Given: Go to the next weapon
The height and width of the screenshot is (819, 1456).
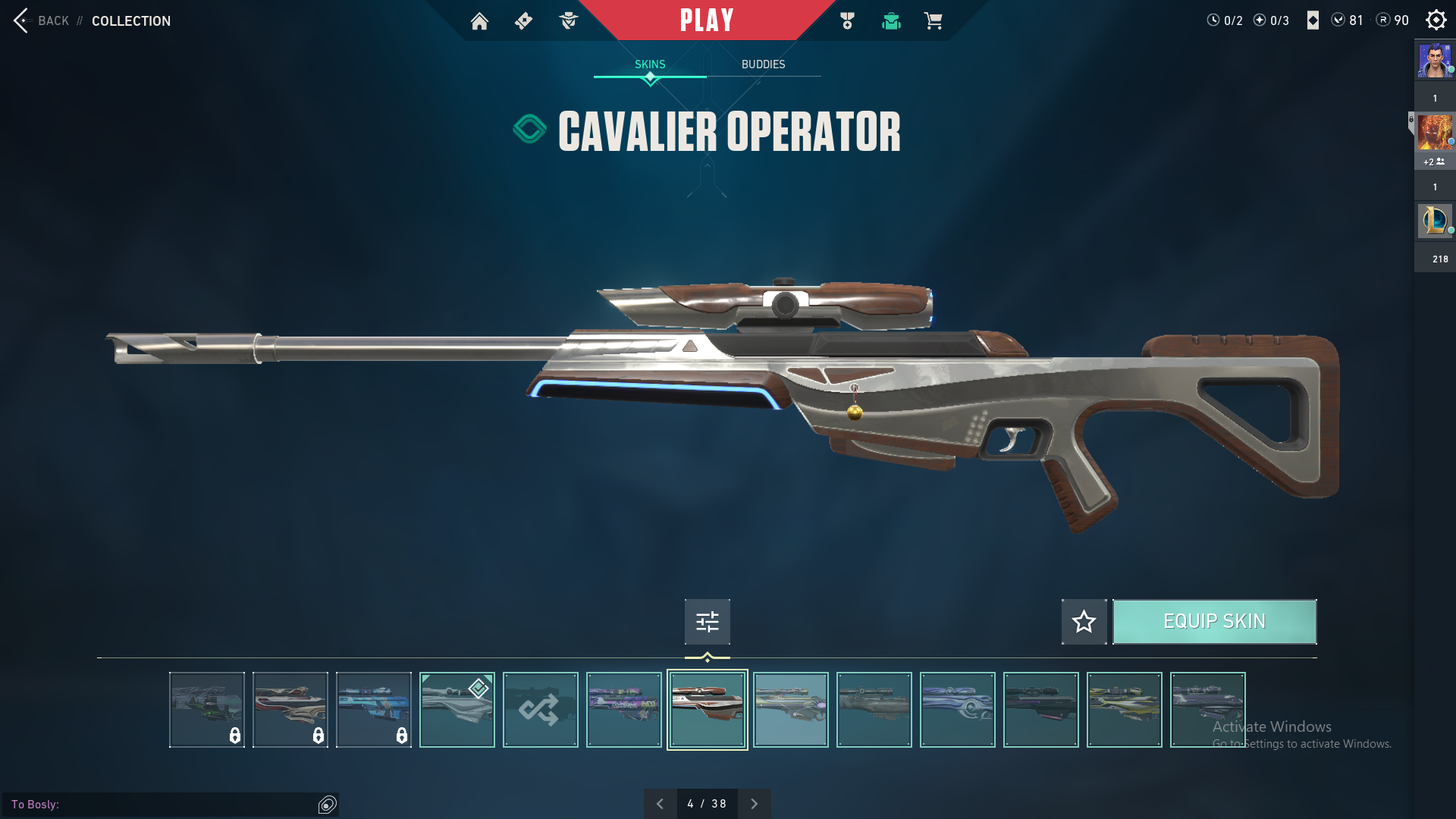Looking at the screenshot, I should click(x=754, y=804).
